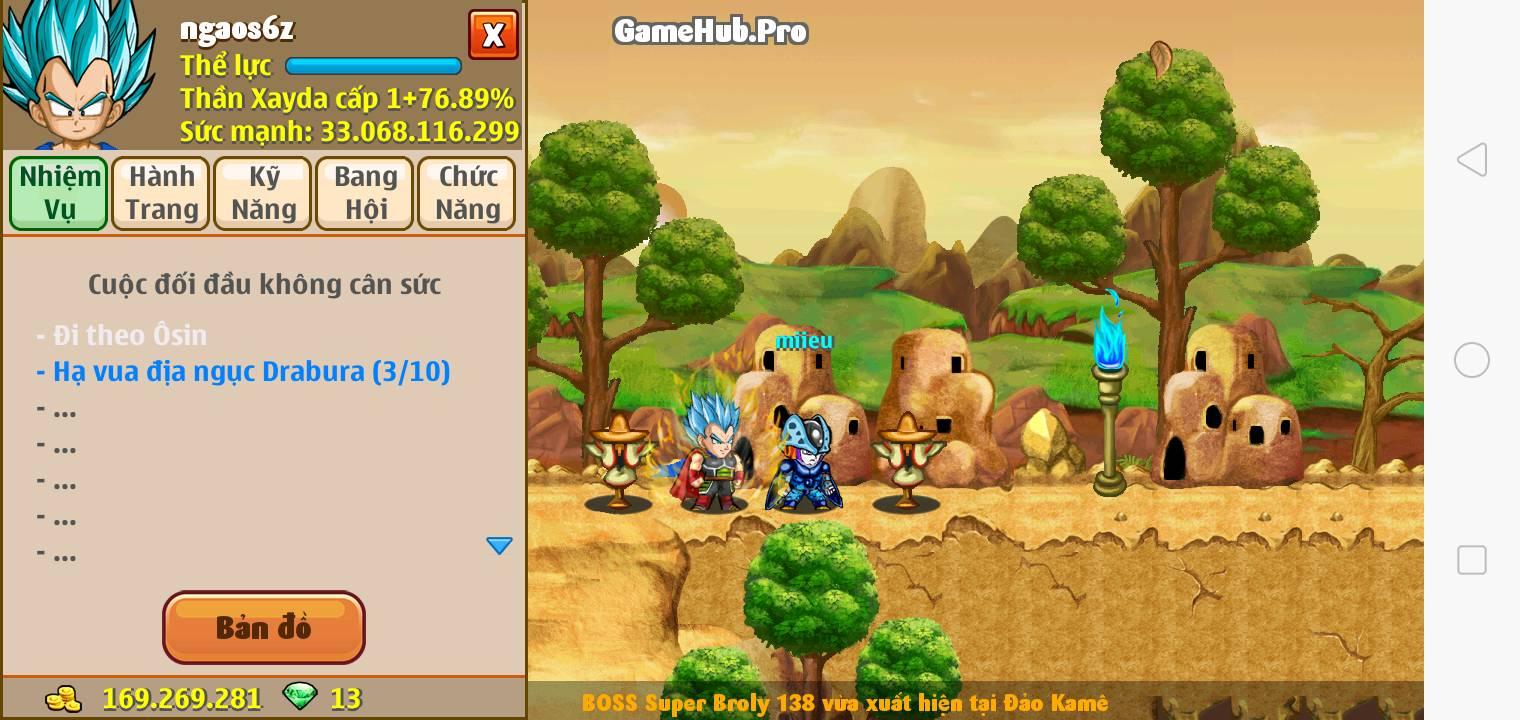Open the map with Bản đồ button
This screenshot has width=1520, height=720.
point(264,627)
